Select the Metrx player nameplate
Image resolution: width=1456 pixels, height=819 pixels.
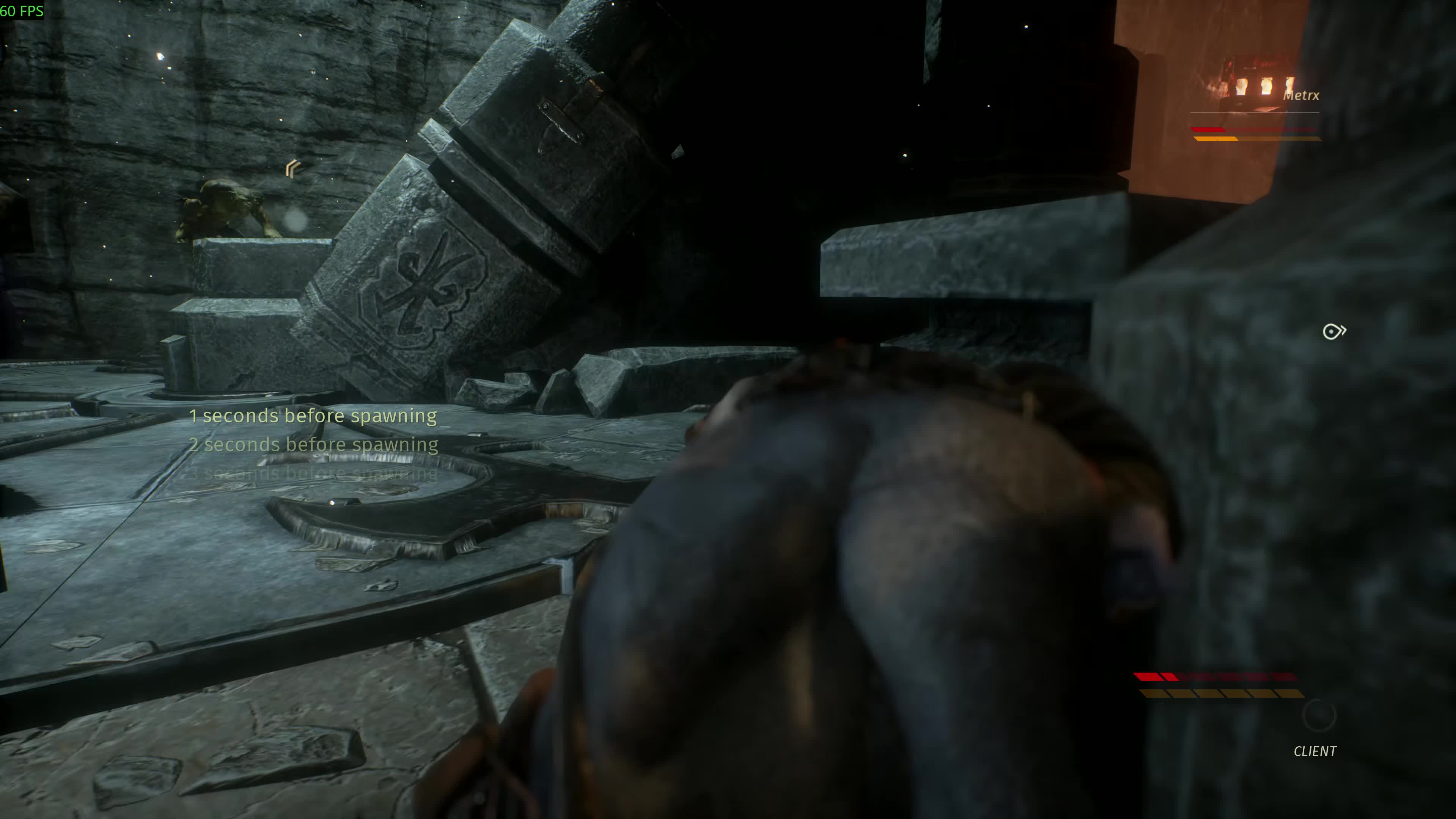pyautogui.click(x=1300, y=96)
